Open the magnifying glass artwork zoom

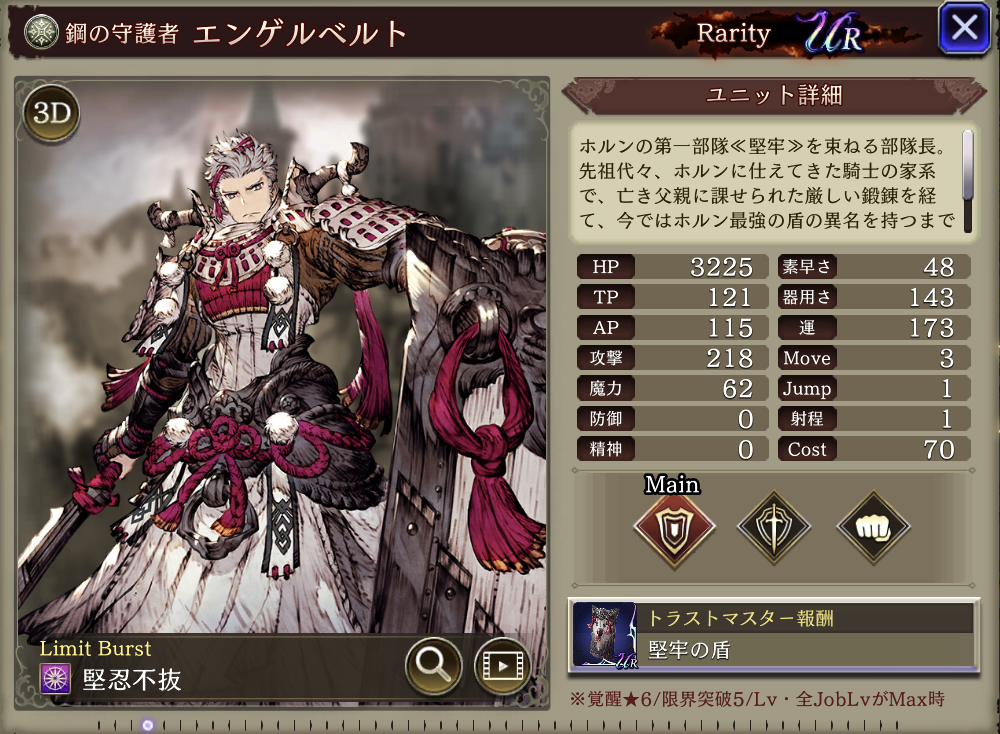tap(433, 665)
